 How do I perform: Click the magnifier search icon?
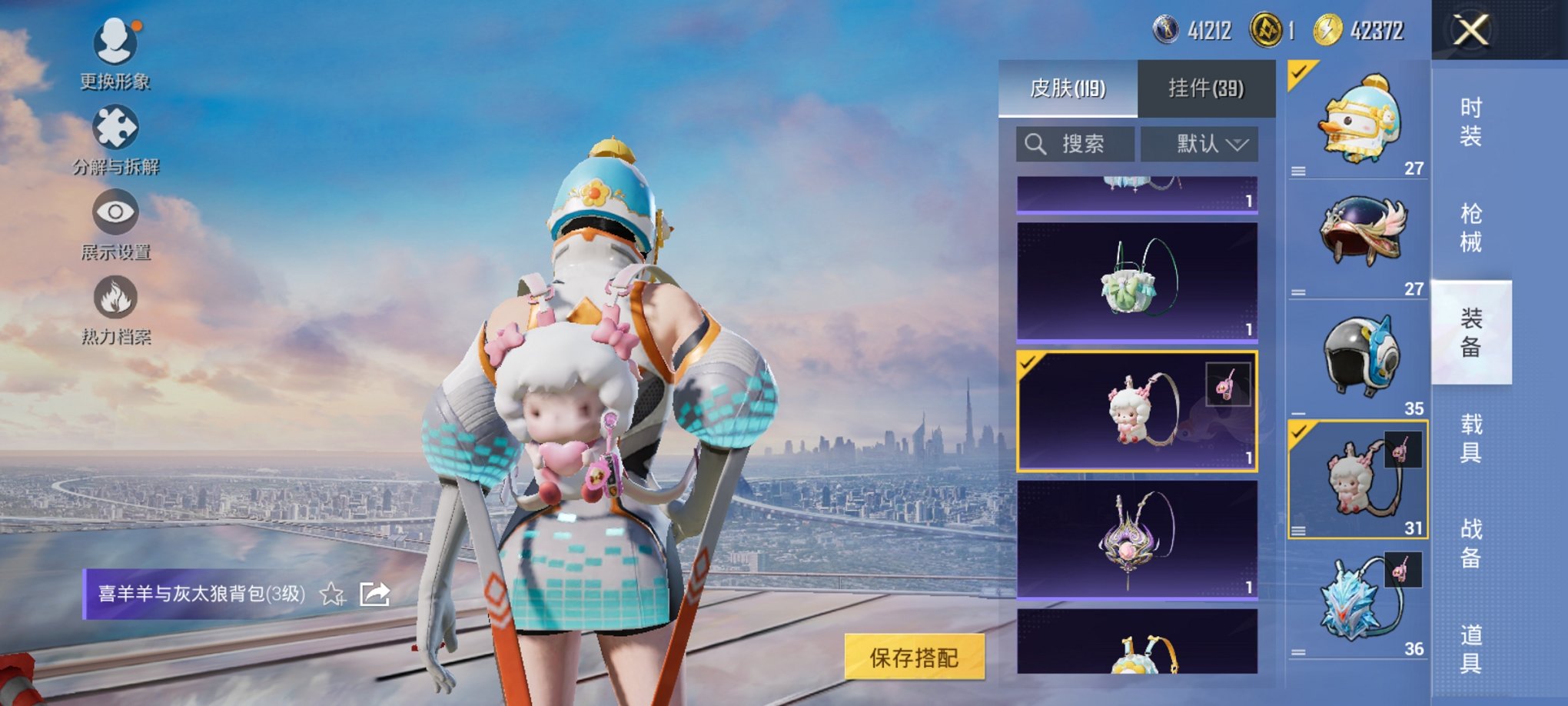click(1034, 144)
